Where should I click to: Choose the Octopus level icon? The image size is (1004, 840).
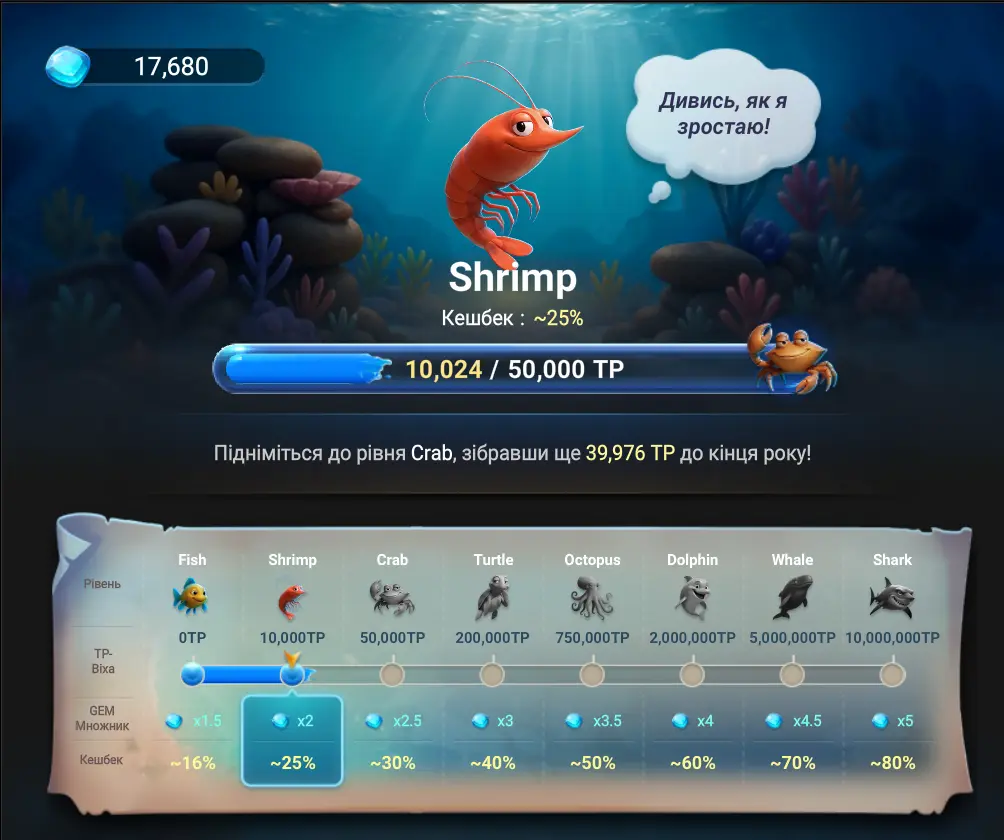pos(592,598)
